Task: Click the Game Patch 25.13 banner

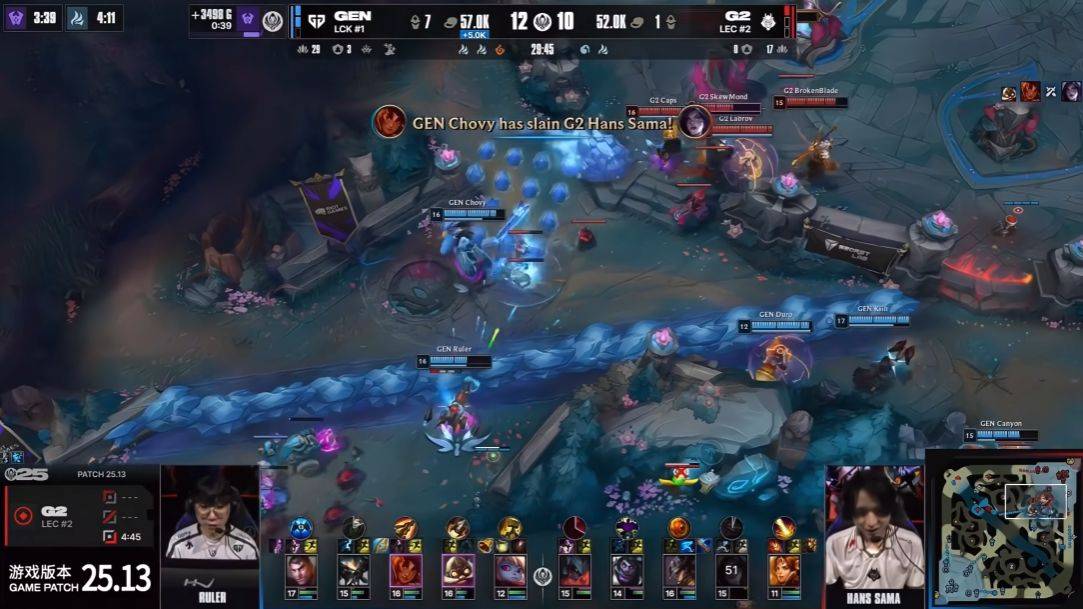Action: click(80, 578)
